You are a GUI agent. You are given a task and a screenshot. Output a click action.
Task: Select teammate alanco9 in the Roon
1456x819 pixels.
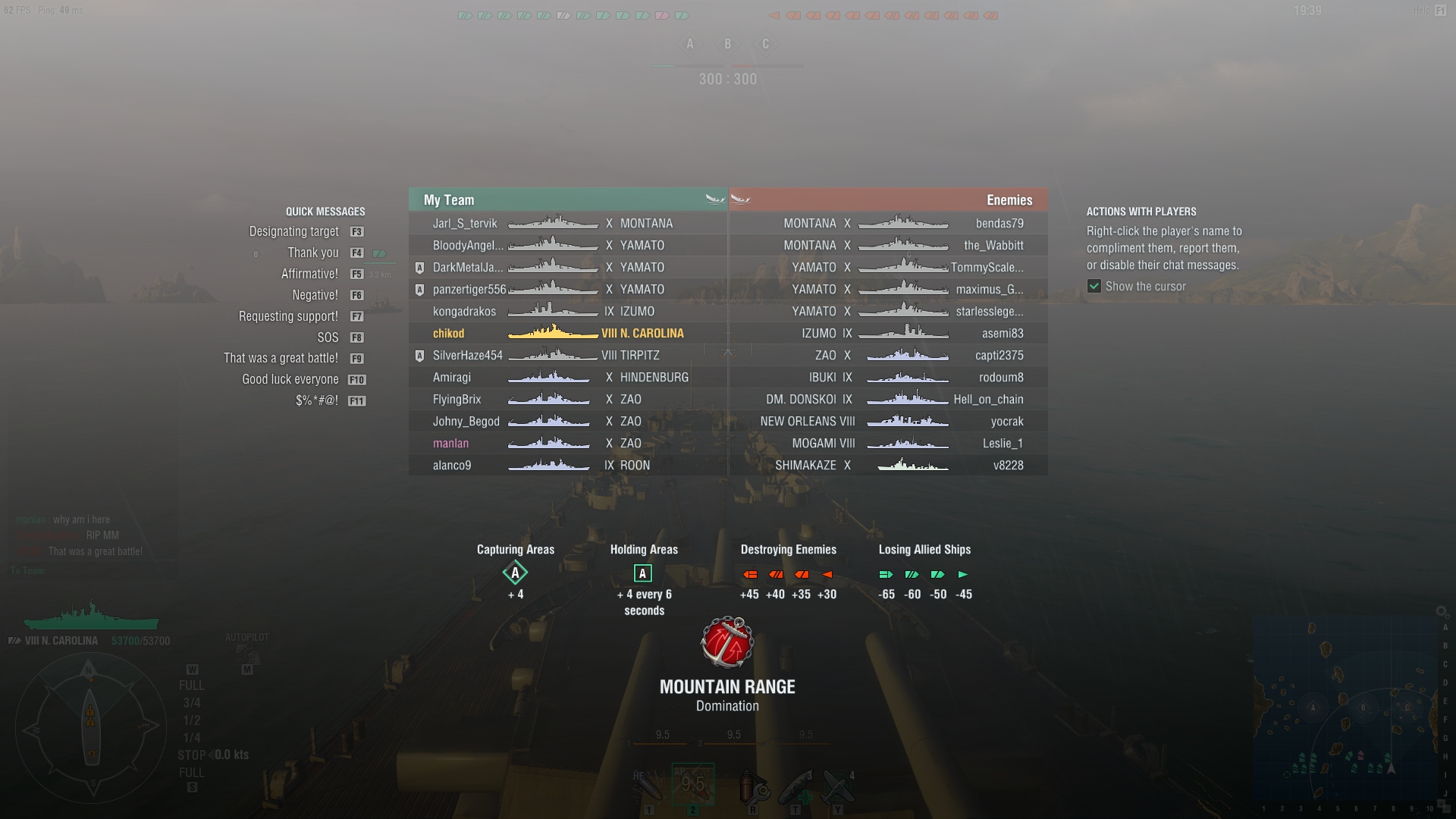[452, 466]
